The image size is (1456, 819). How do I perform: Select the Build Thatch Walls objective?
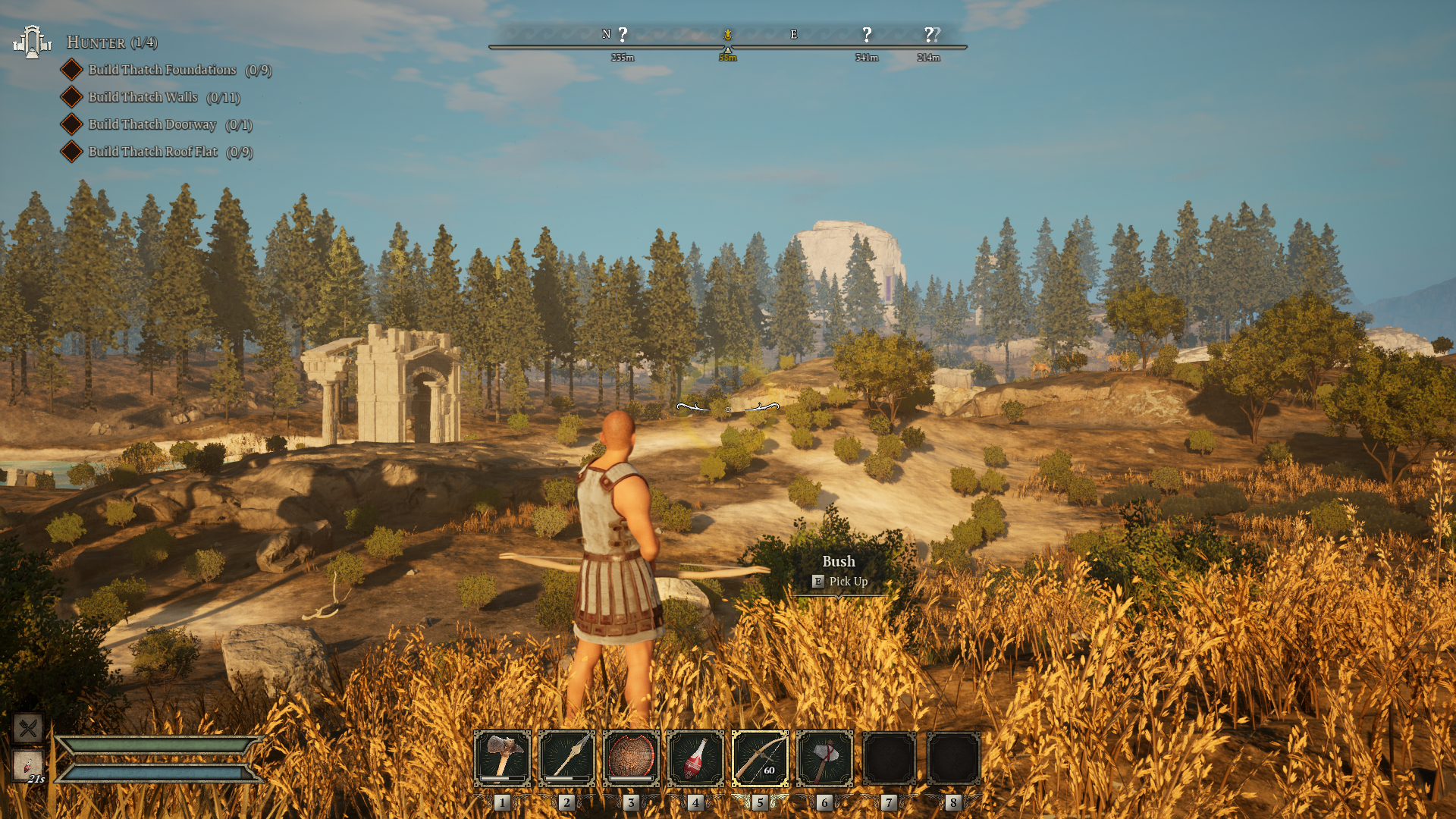143,97
